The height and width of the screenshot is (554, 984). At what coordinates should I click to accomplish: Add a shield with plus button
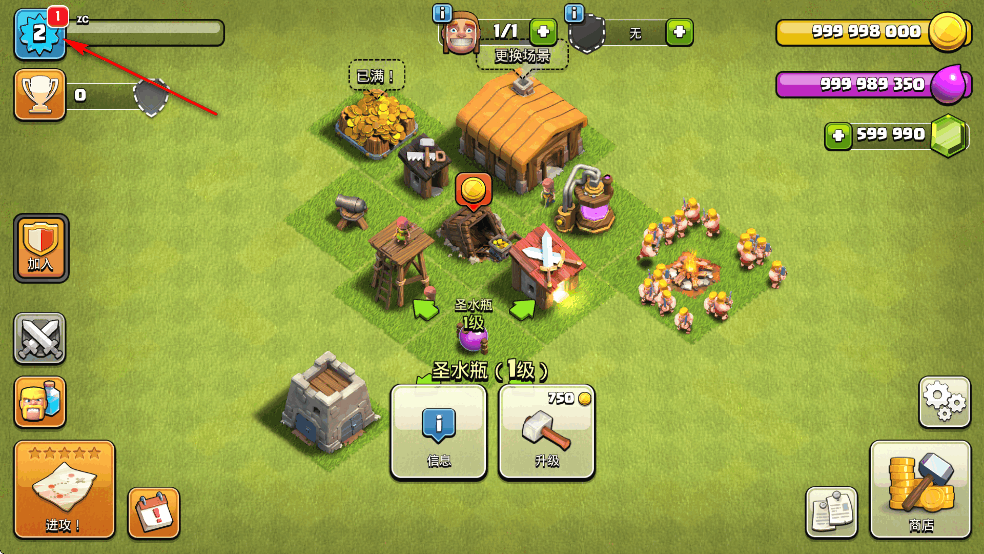(x=679, y=32)
